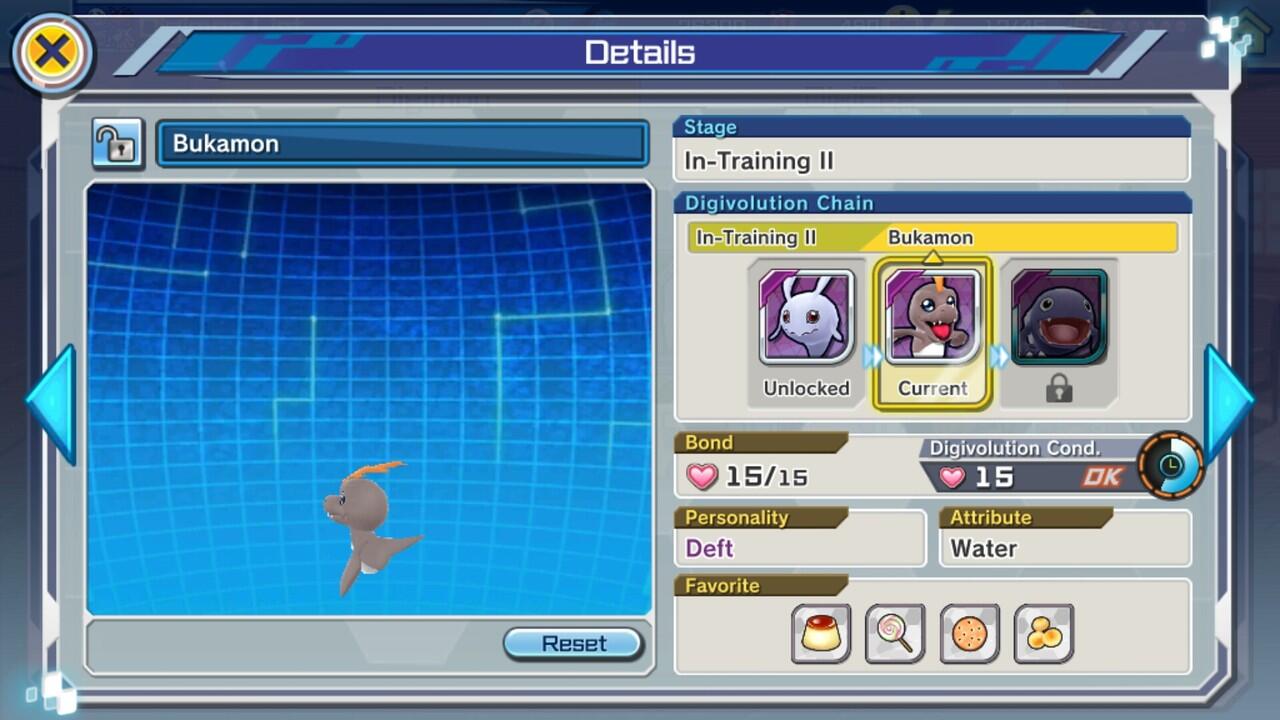
Task: Go to the next Digimon with right arrow
Action: (x=1227, y=403)
